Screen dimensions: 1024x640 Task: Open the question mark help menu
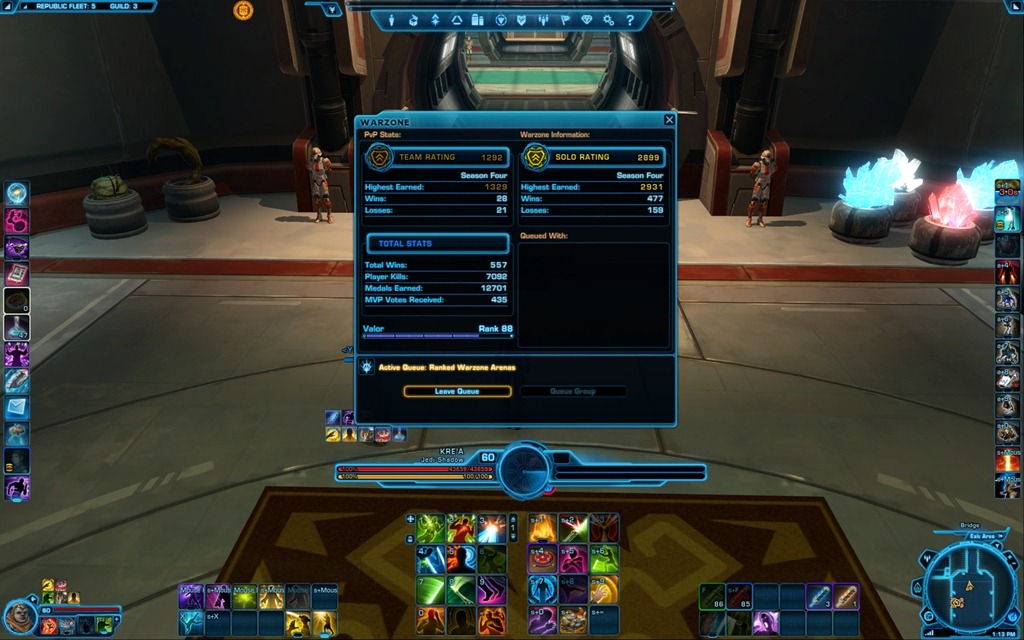pyautogui.click(x=629, y=20)
